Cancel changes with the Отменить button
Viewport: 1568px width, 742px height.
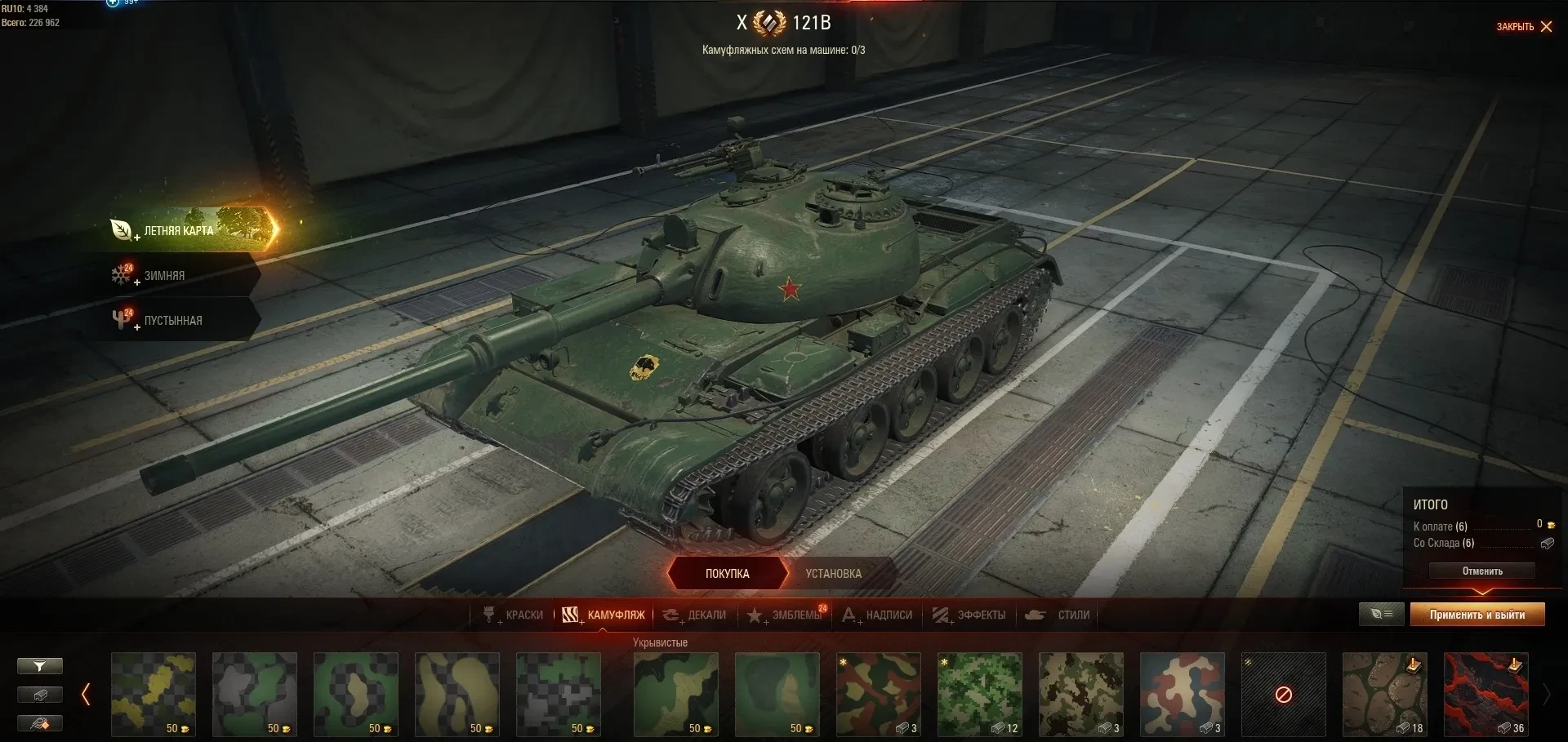[x=1481, y=571]
